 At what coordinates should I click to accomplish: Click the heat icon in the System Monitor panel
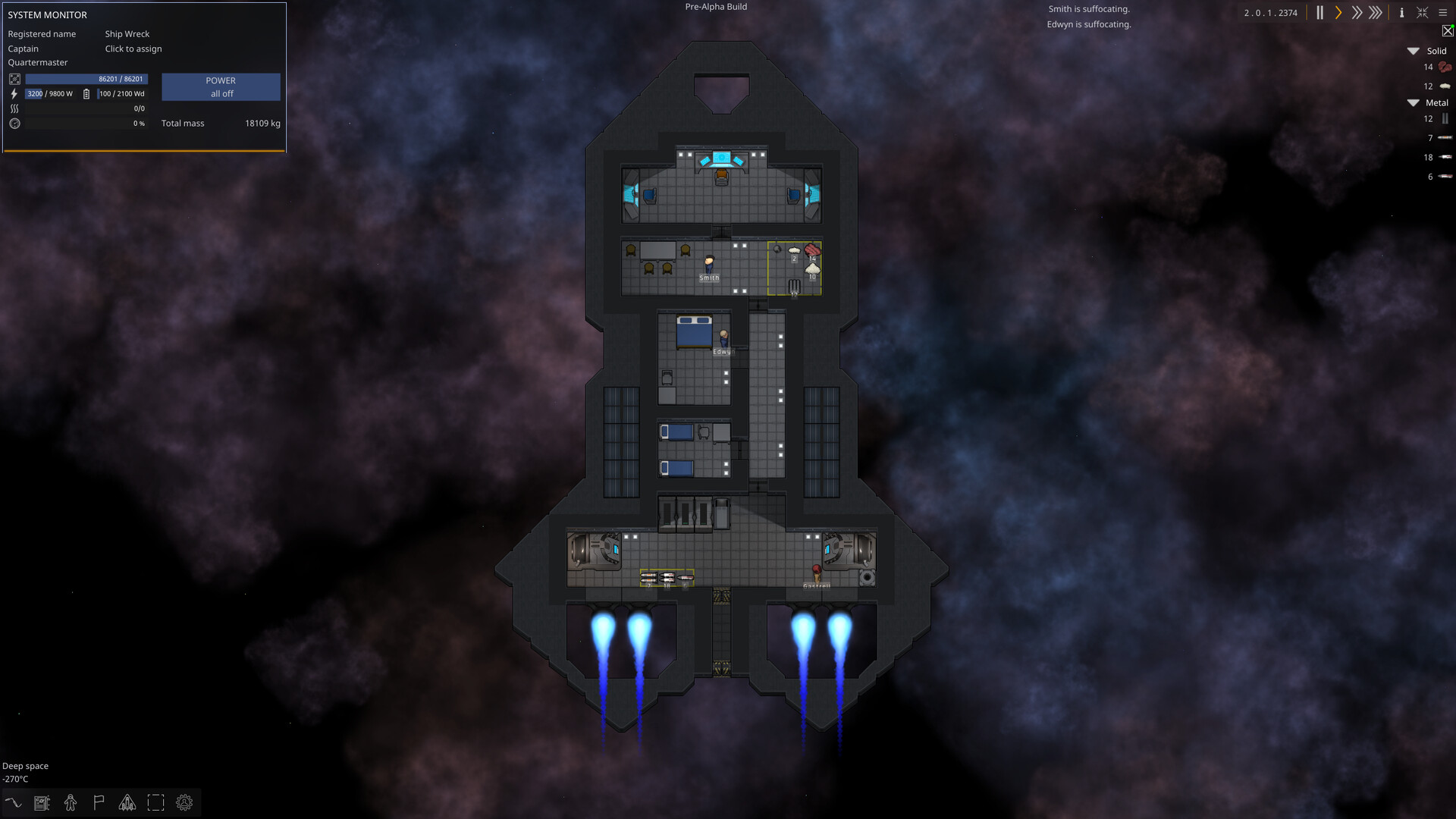14,108
